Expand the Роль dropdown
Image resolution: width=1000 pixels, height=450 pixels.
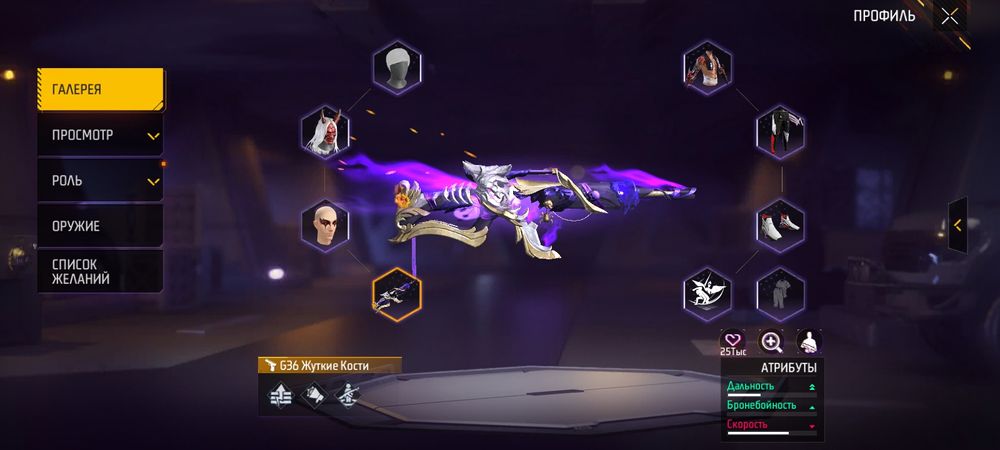coord(100,181)
